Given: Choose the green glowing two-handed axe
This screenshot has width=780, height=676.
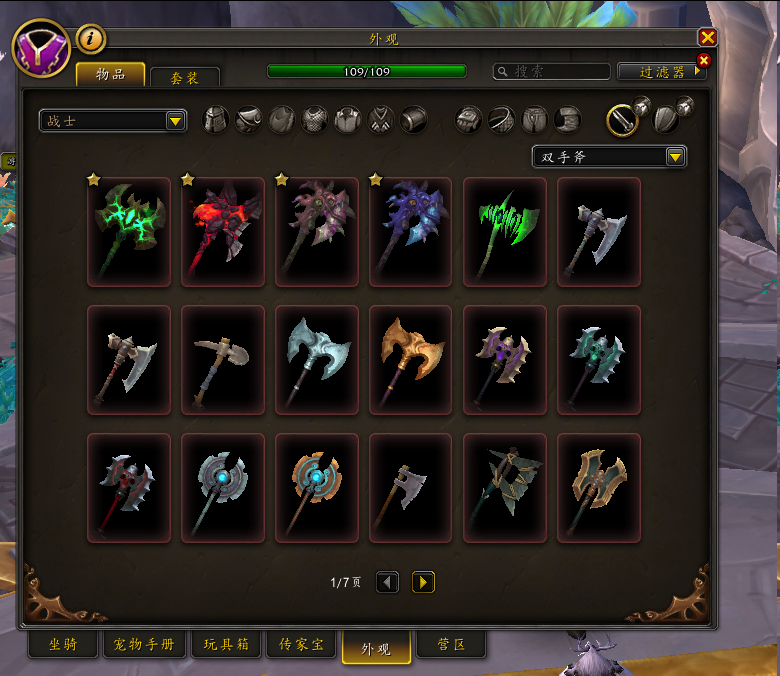Looking at the screenshot, I should 129,231.
